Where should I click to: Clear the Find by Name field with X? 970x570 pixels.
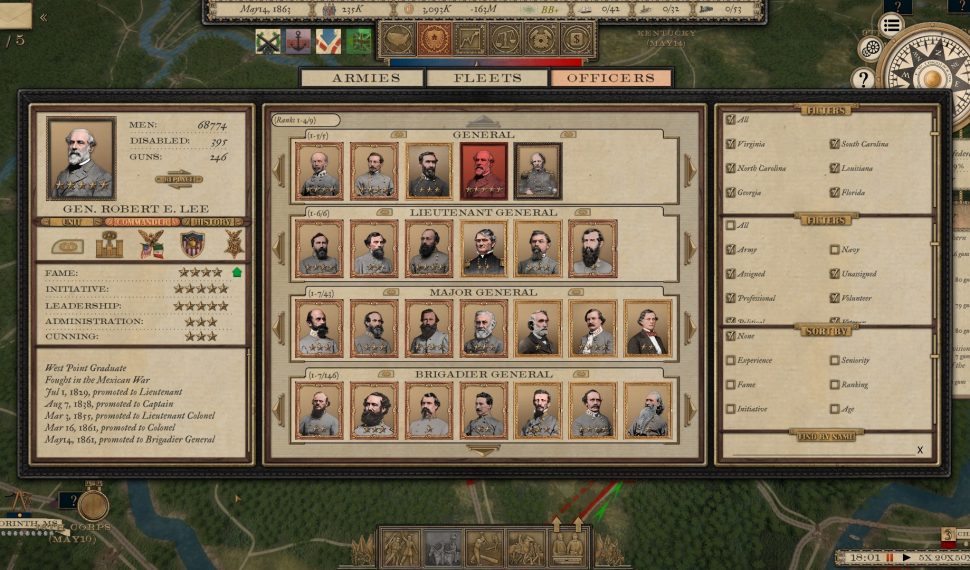(920, 450)
